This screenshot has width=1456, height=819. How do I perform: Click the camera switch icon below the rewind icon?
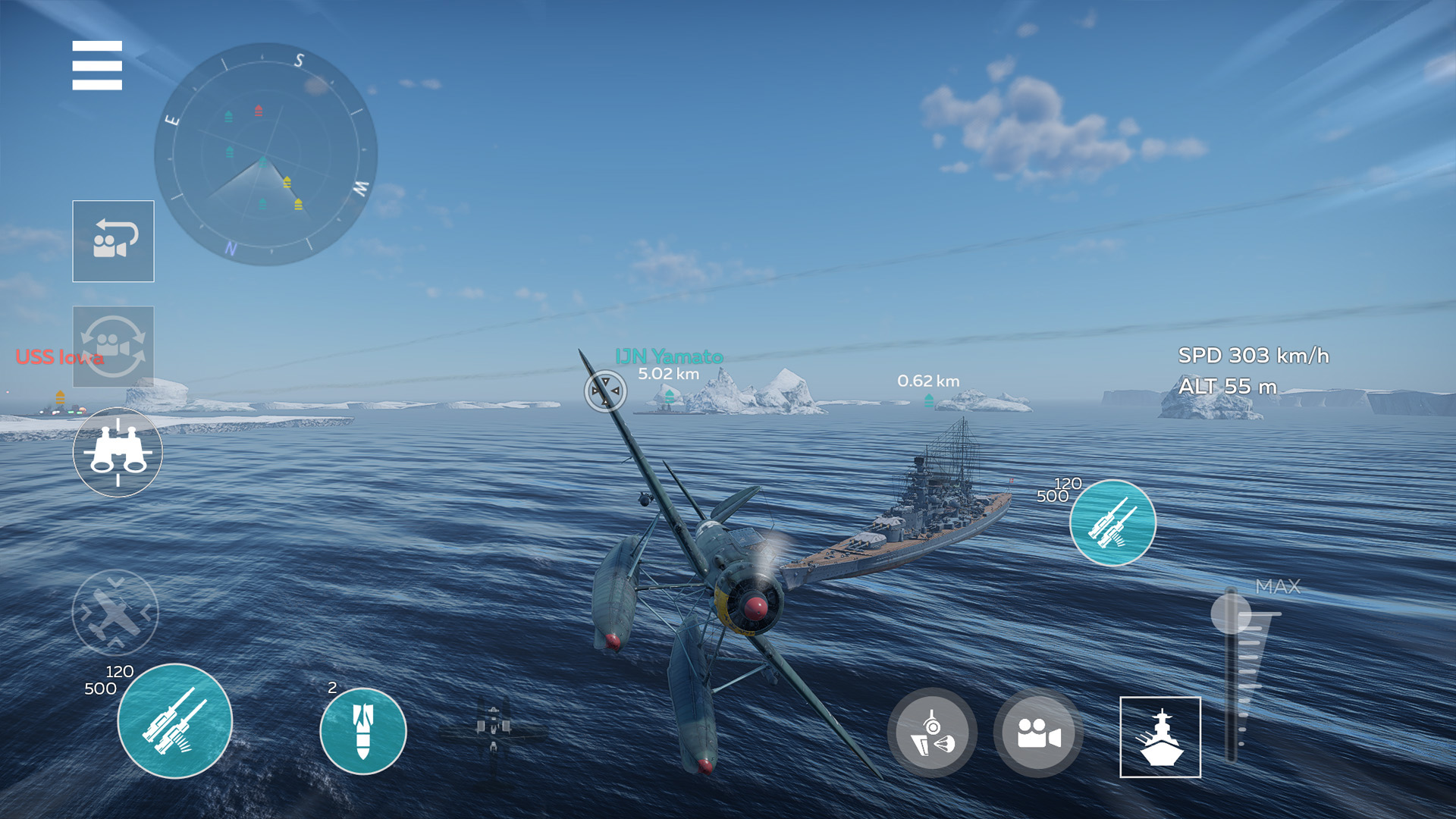[x=112, y=347]
